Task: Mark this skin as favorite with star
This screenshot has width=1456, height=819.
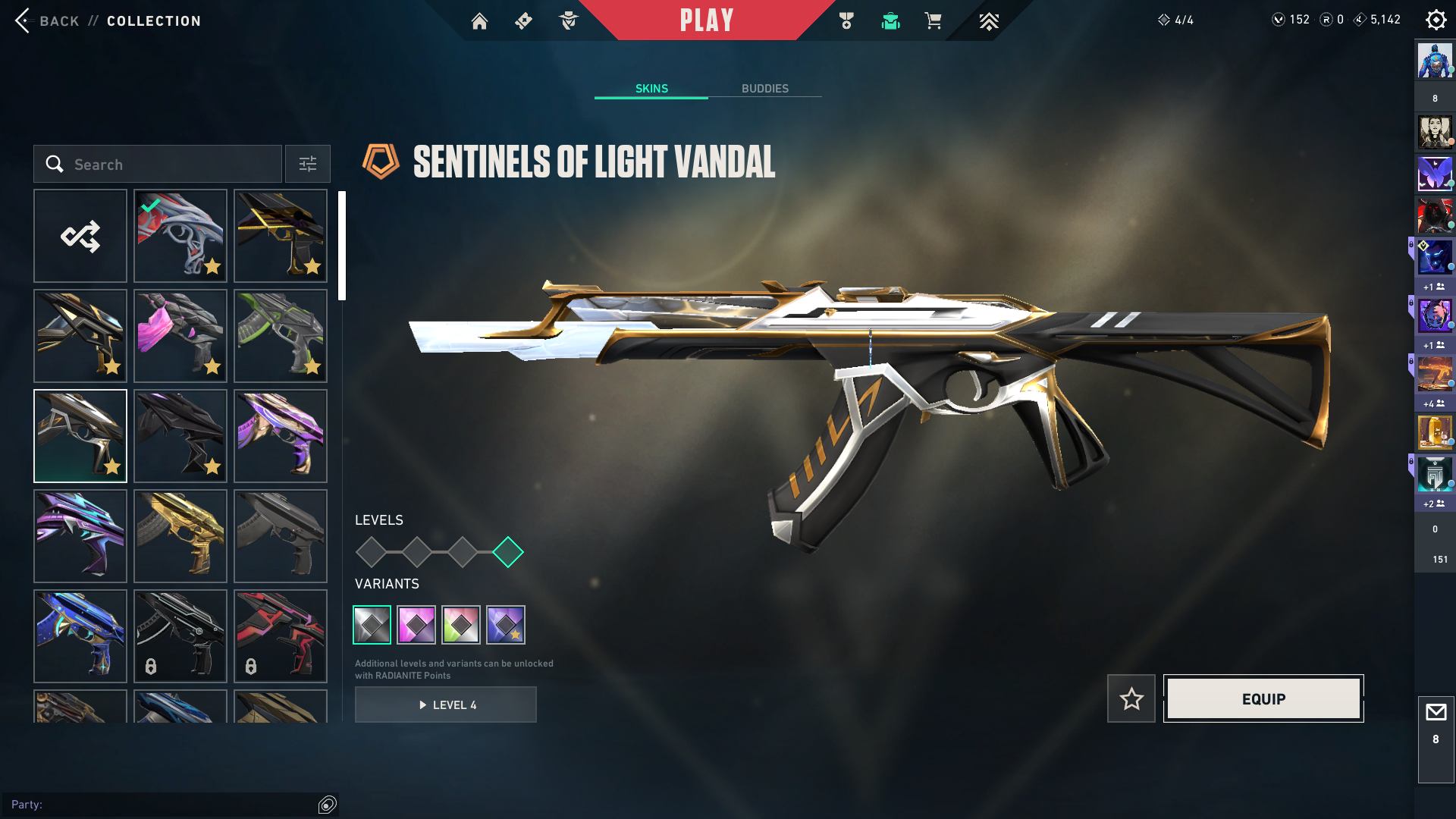Action: [1131, 698]
